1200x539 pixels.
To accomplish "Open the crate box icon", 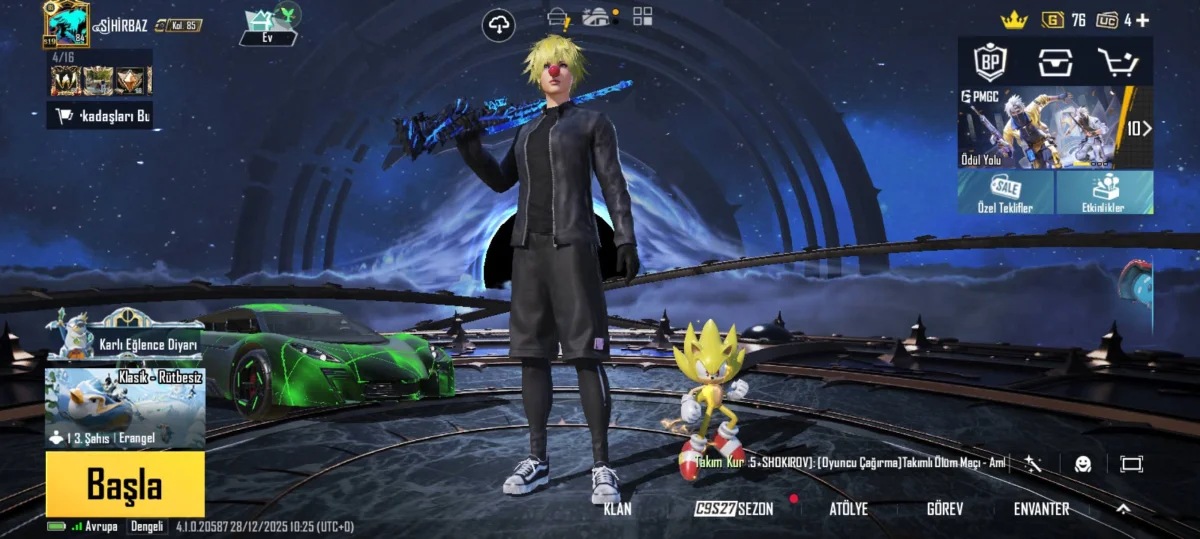I will pos(1054,62).
